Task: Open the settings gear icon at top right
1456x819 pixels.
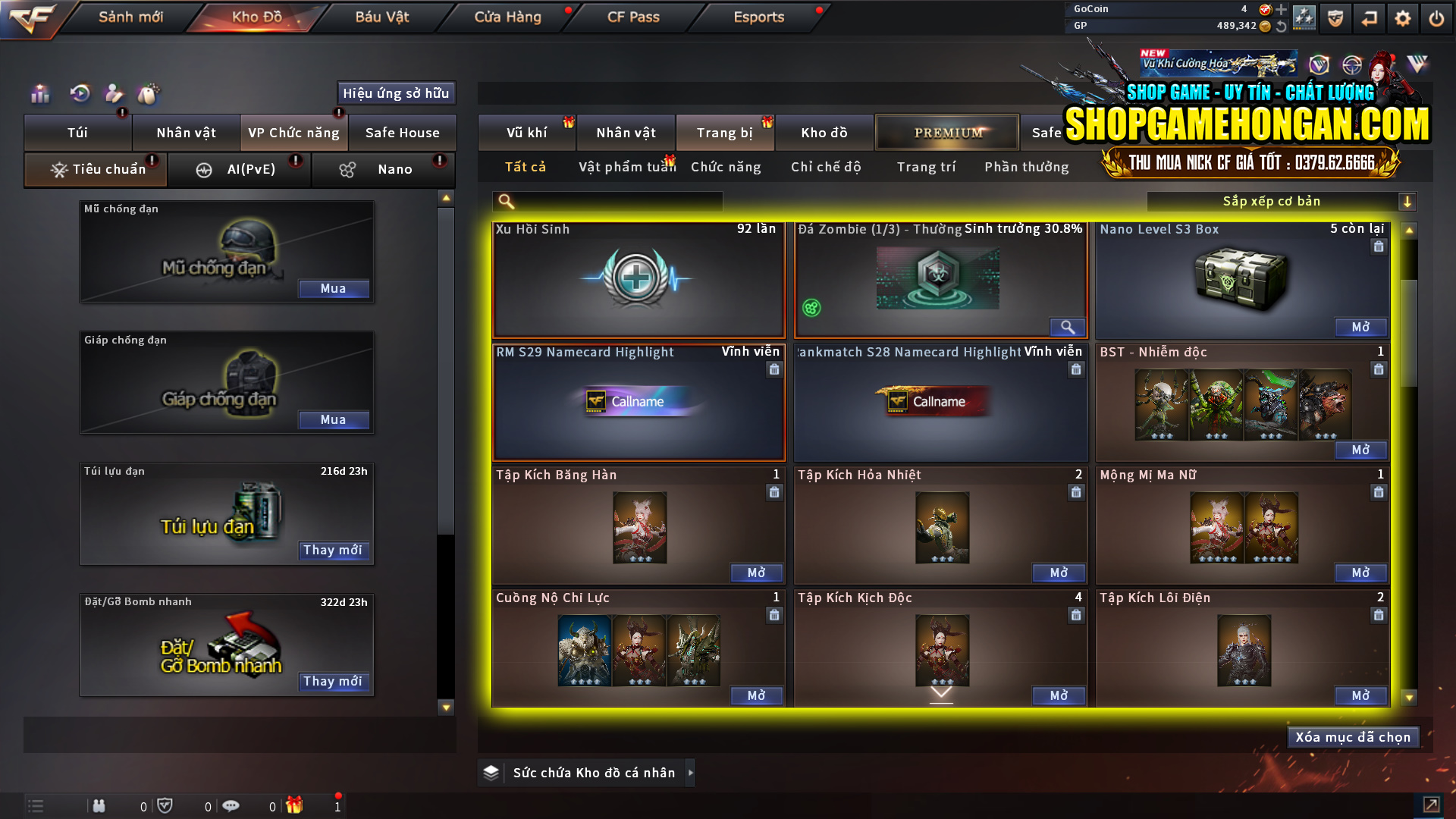Action: (1403, 17)
